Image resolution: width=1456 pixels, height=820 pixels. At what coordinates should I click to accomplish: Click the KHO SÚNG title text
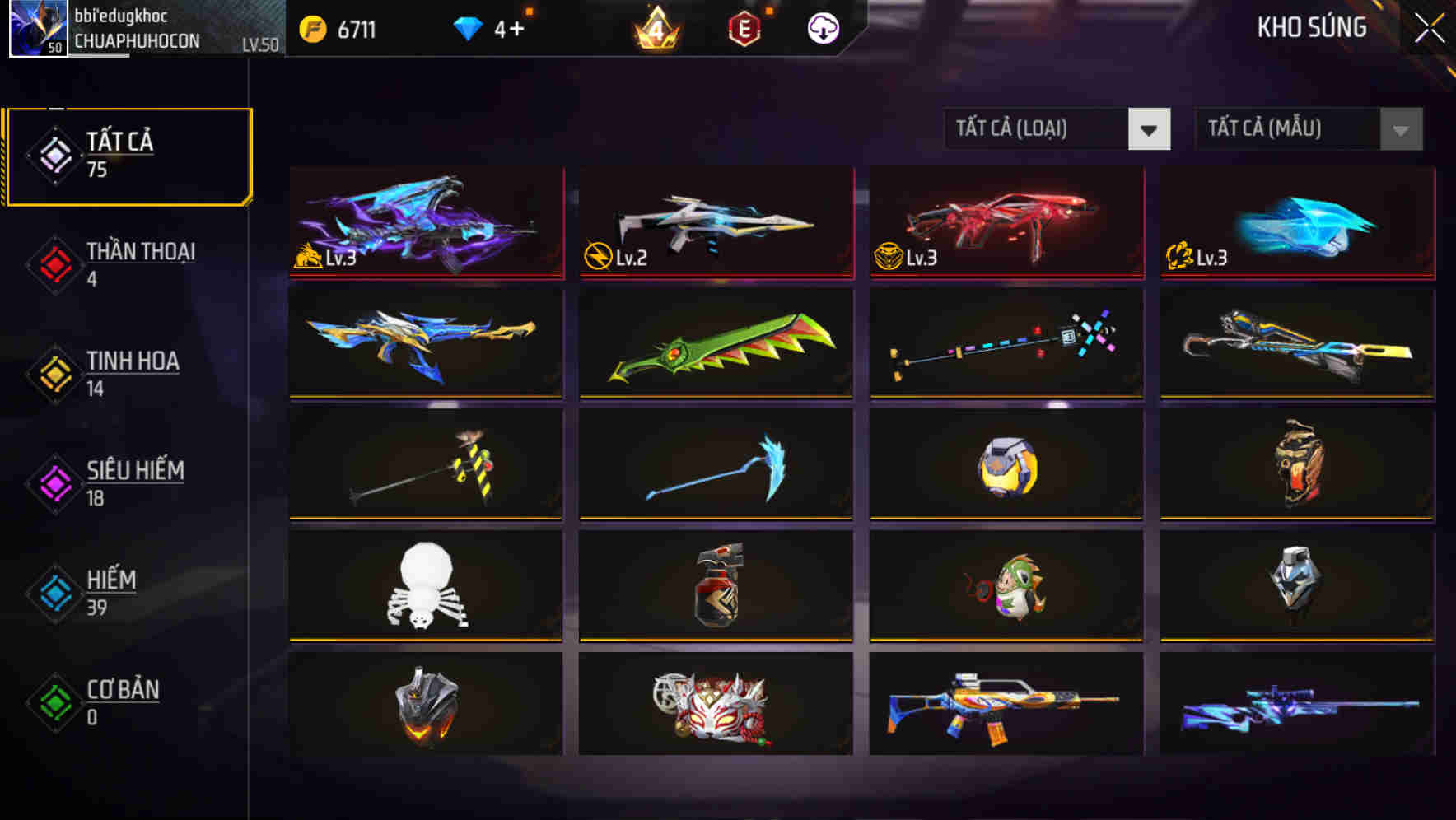1312,27
